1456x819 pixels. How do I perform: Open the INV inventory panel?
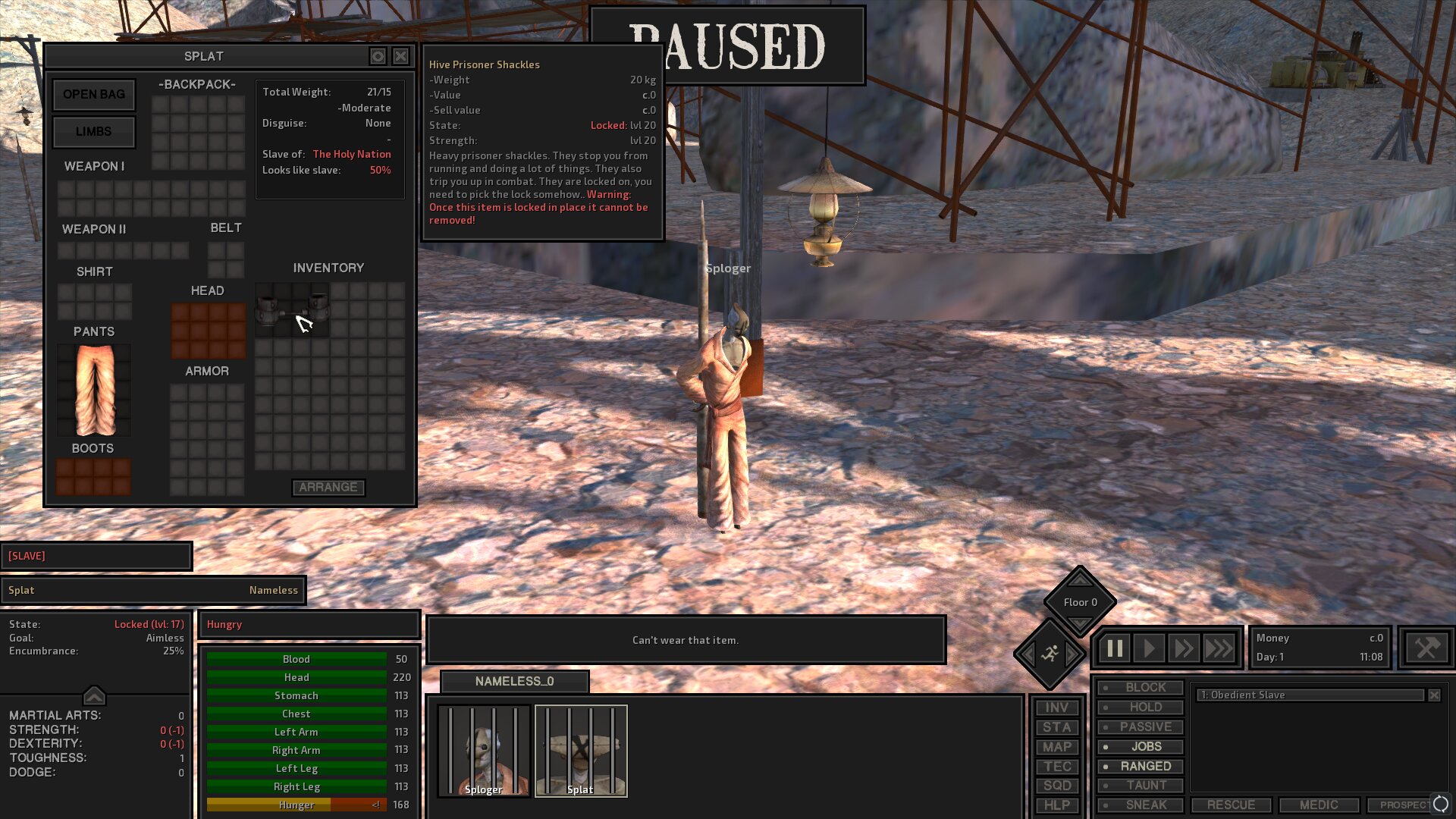tap(1057, 707)
